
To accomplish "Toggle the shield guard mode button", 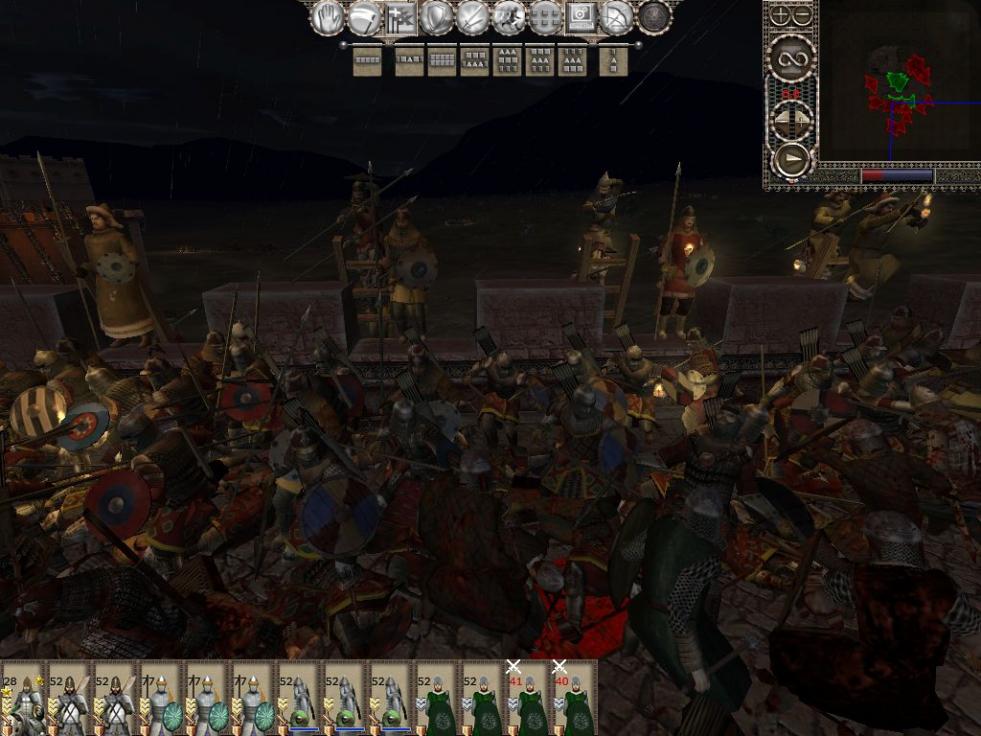I will coord(436,17).
